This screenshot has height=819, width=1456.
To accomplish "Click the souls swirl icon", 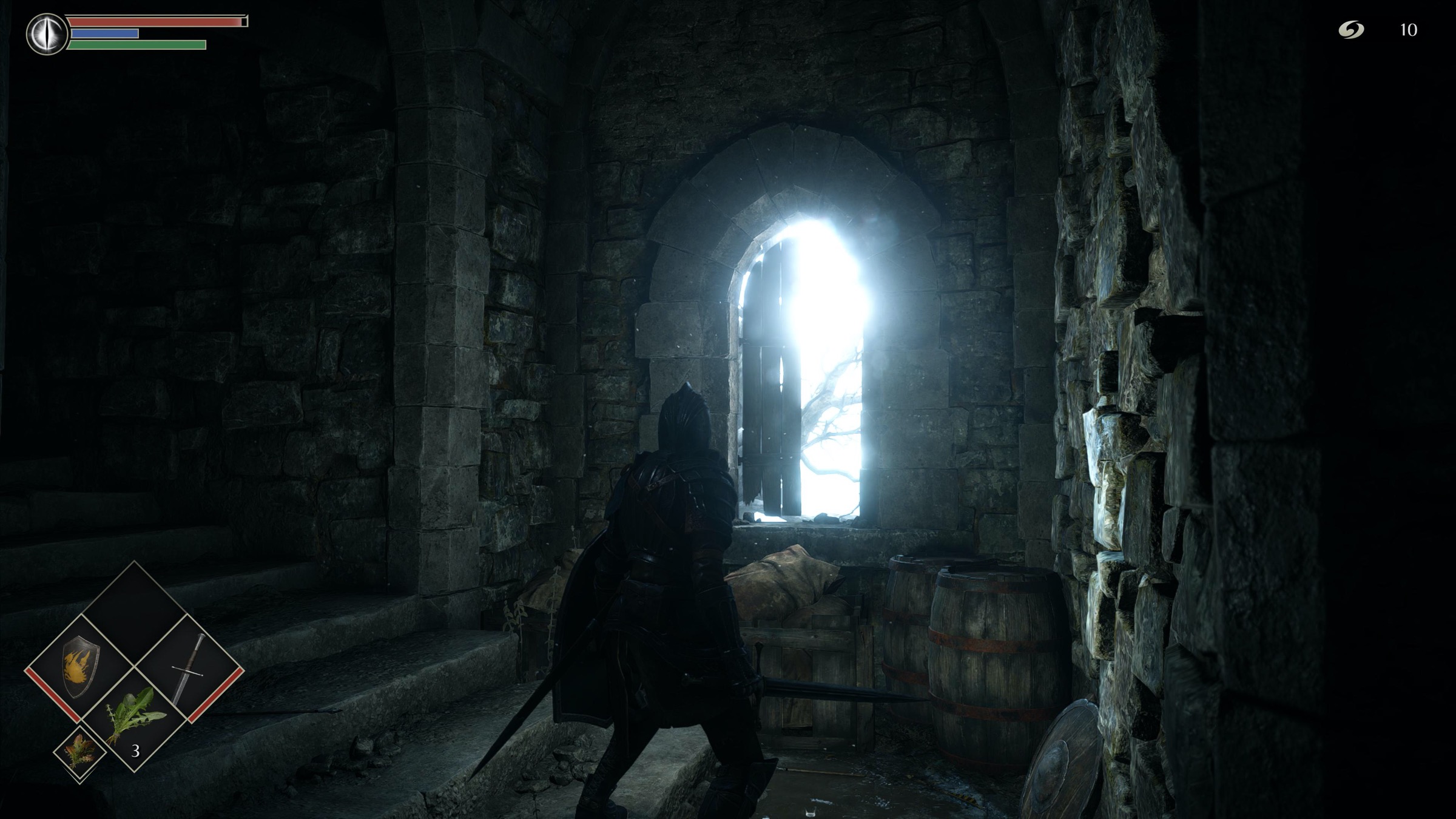I will point(1351,30).
